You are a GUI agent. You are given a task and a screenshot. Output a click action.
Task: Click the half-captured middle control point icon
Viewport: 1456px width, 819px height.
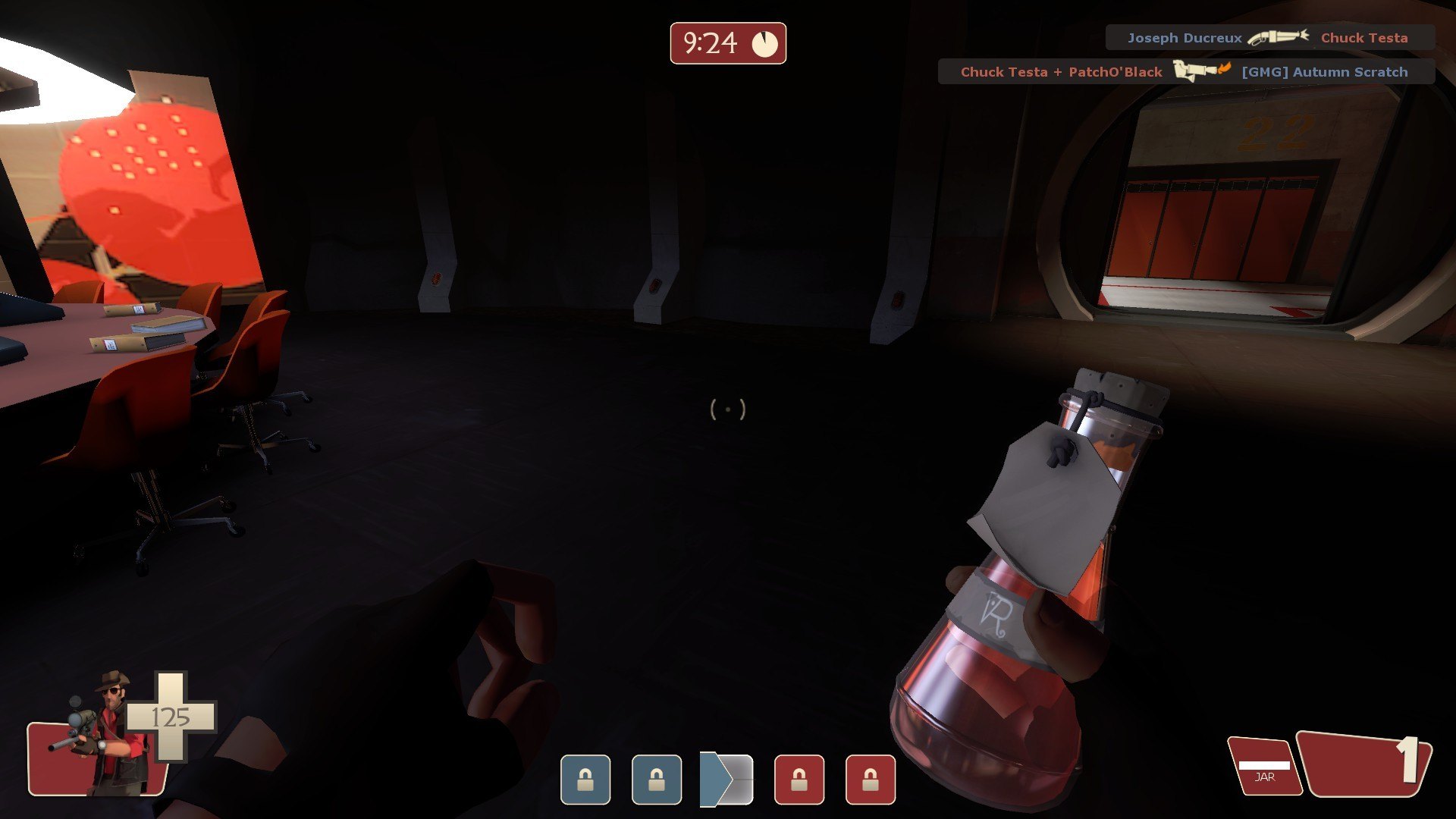(726, 779)
